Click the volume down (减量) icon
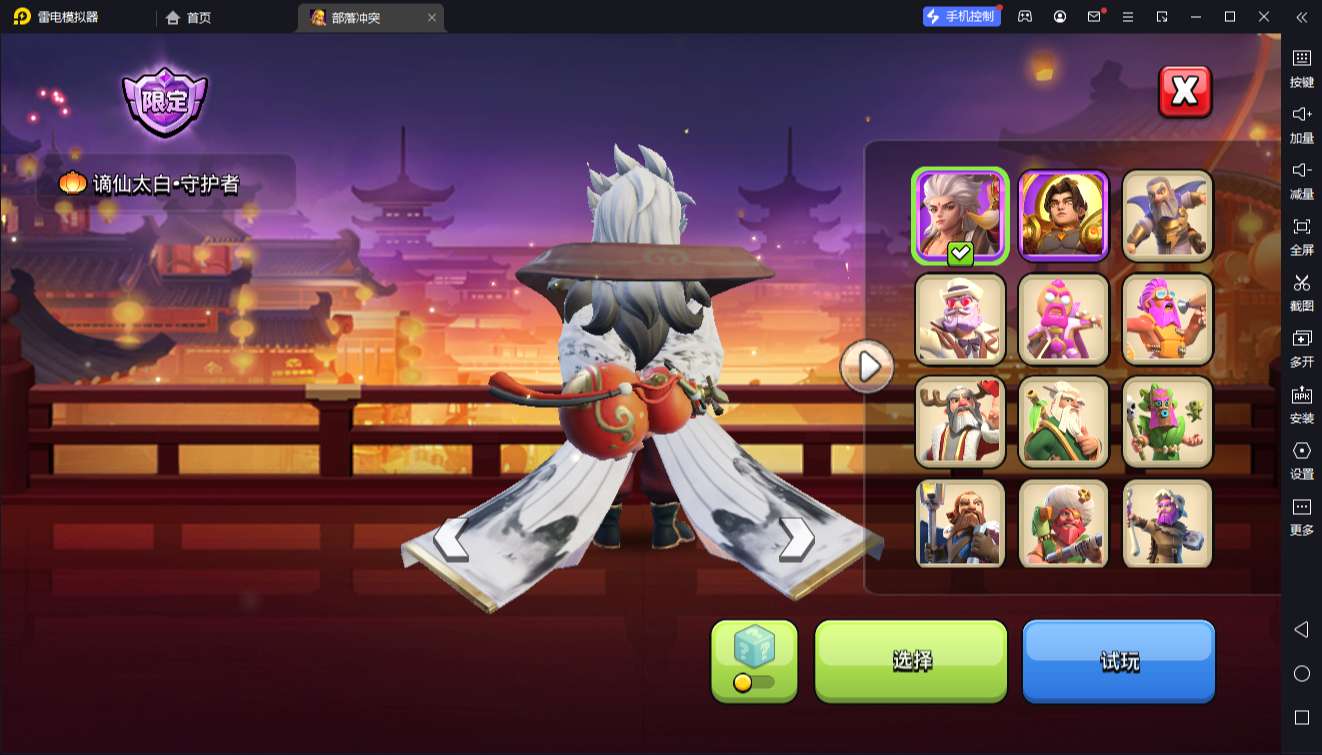 click(1301, 181)
